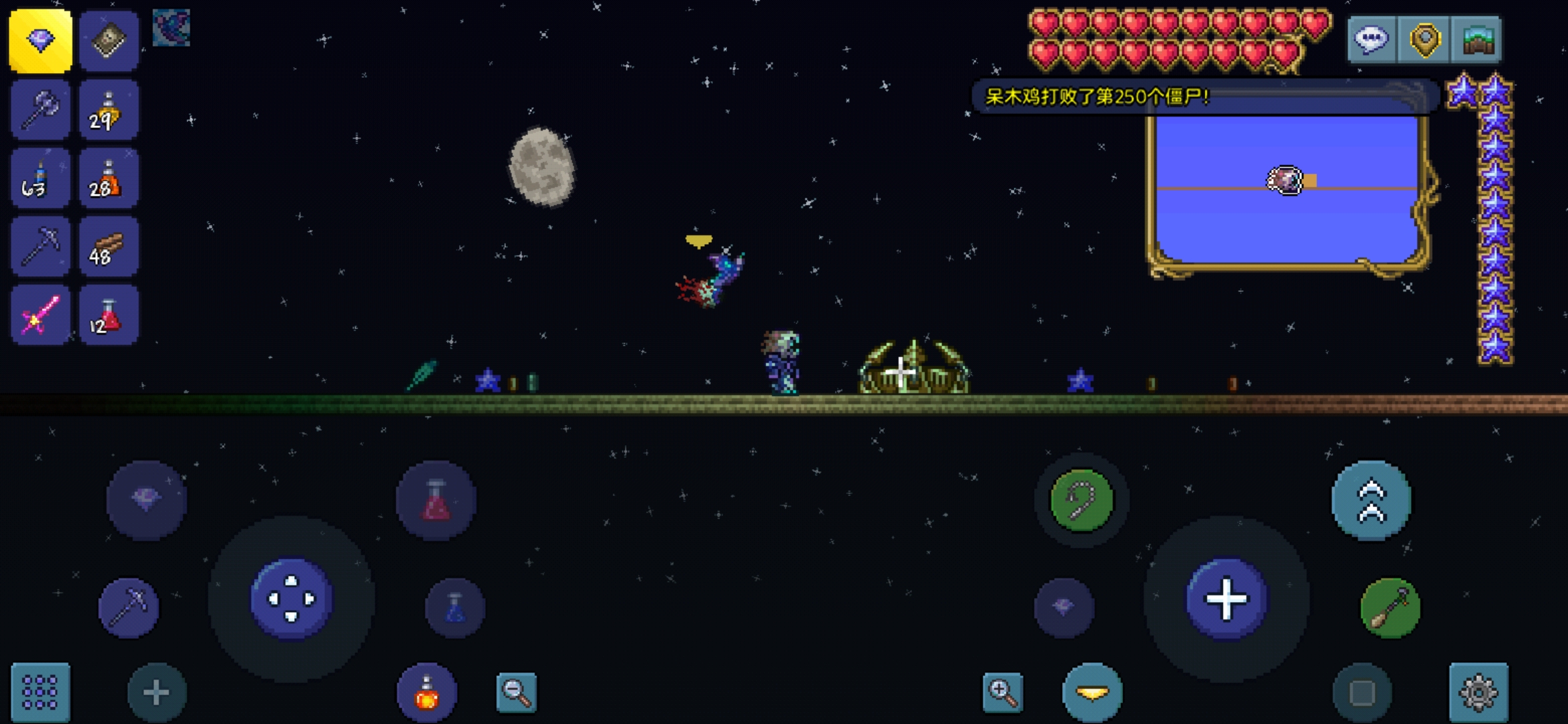Select the wood stack of 48
The width and height of the screenshot is (1568, 724).
click(109, 247)
